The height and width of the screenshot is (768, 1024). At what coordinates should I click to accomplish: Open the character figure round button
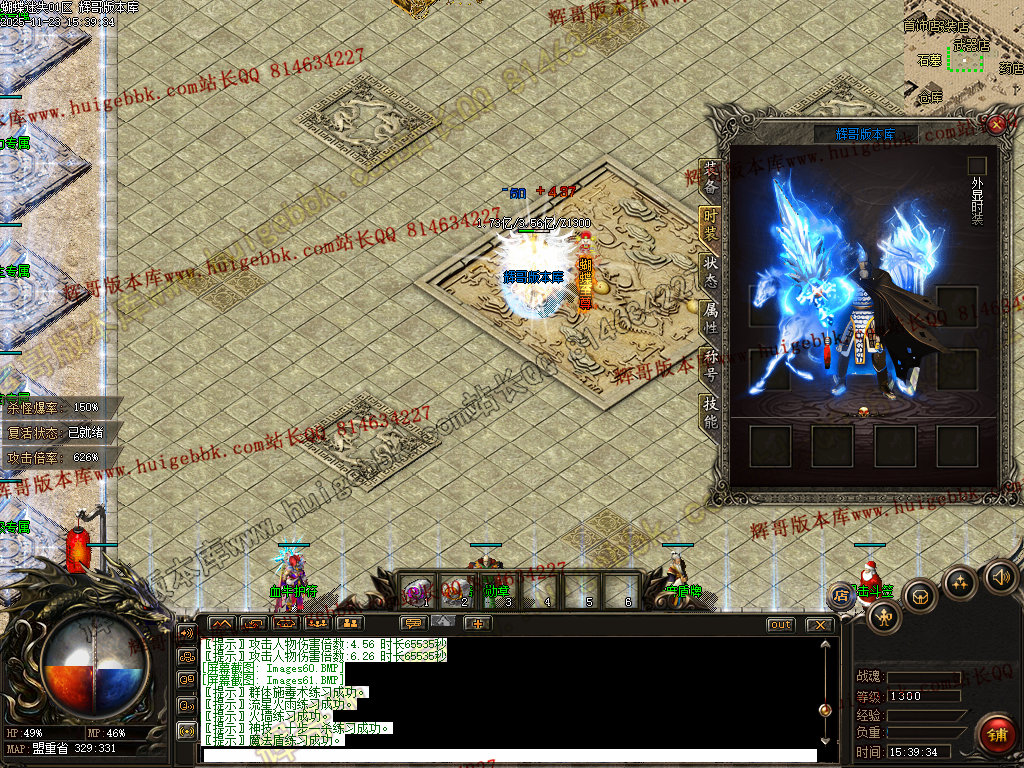click(x=884, y=618)
